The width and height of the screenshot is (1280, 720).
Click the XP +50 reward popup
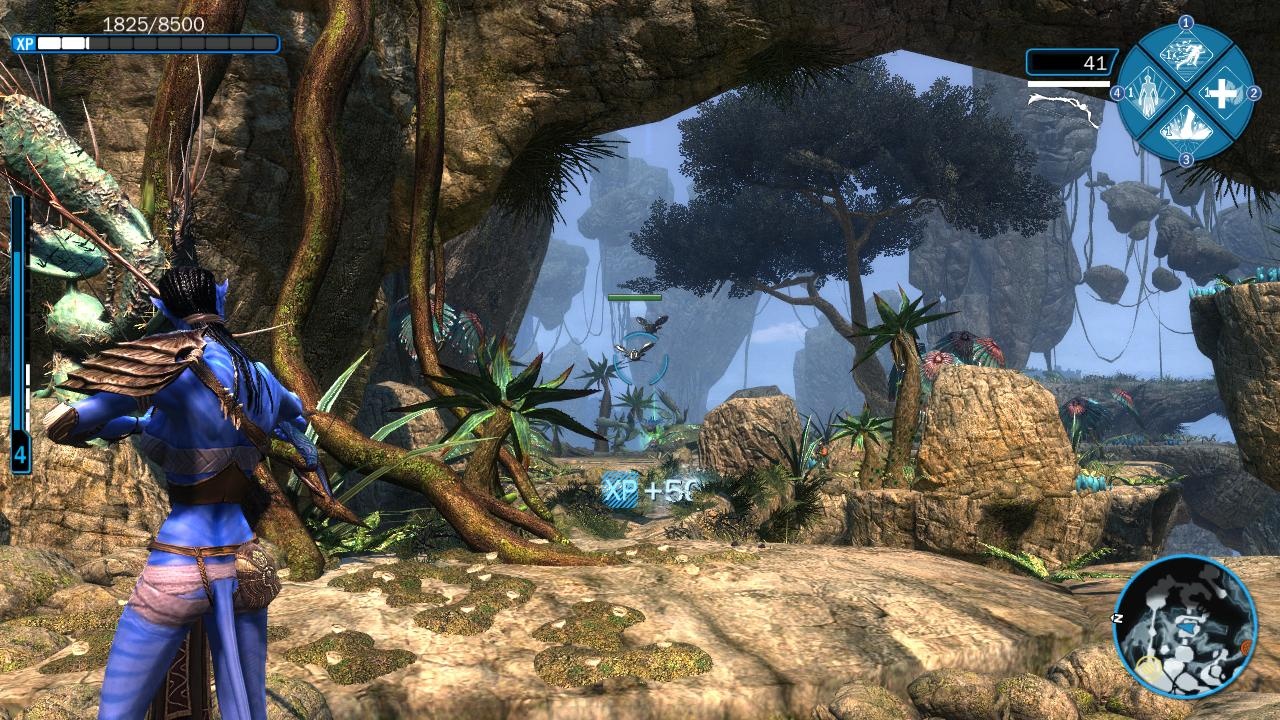coord(650,490)
